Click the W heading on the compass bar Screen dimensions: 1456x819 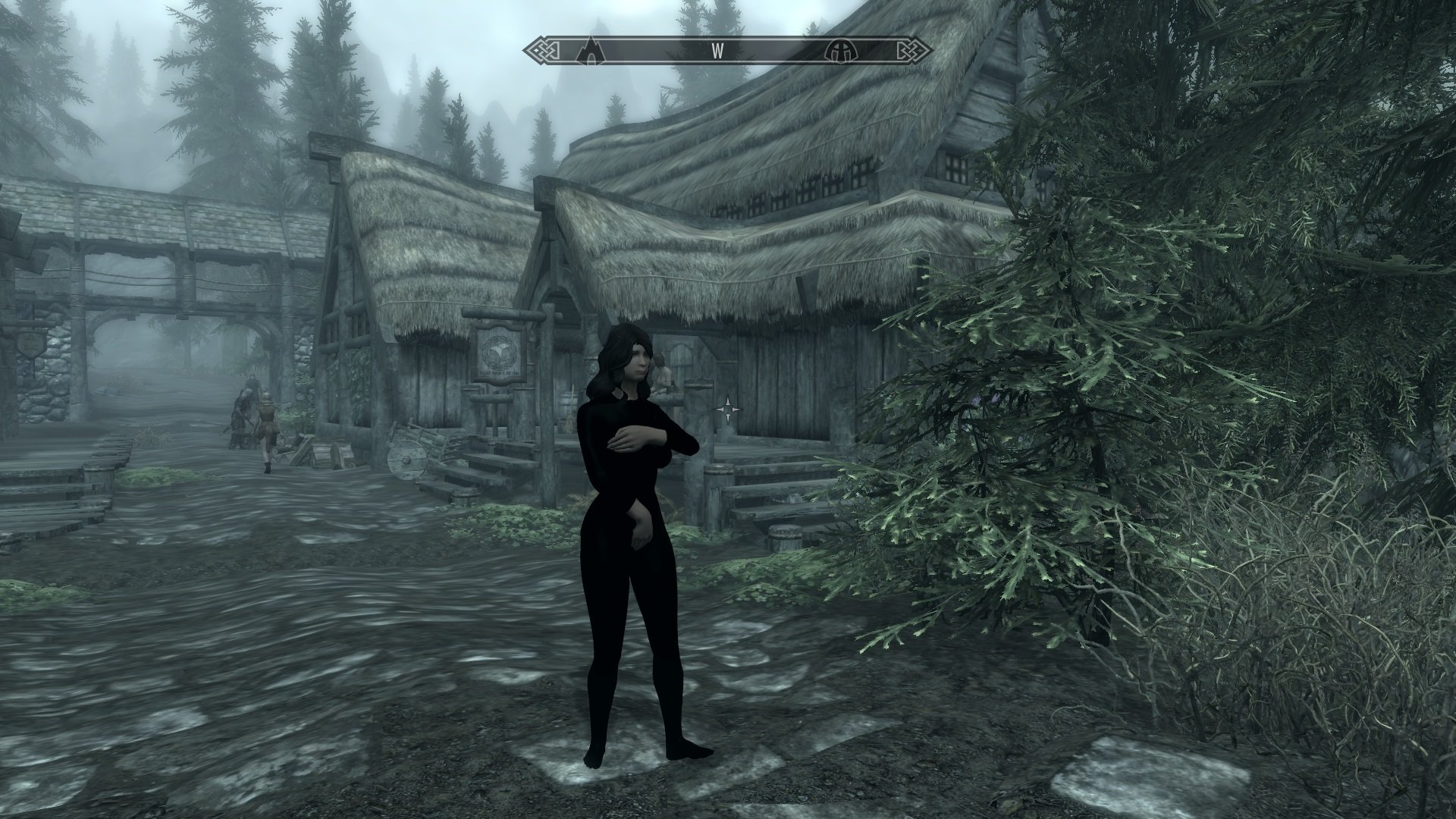tap(716, 52)
